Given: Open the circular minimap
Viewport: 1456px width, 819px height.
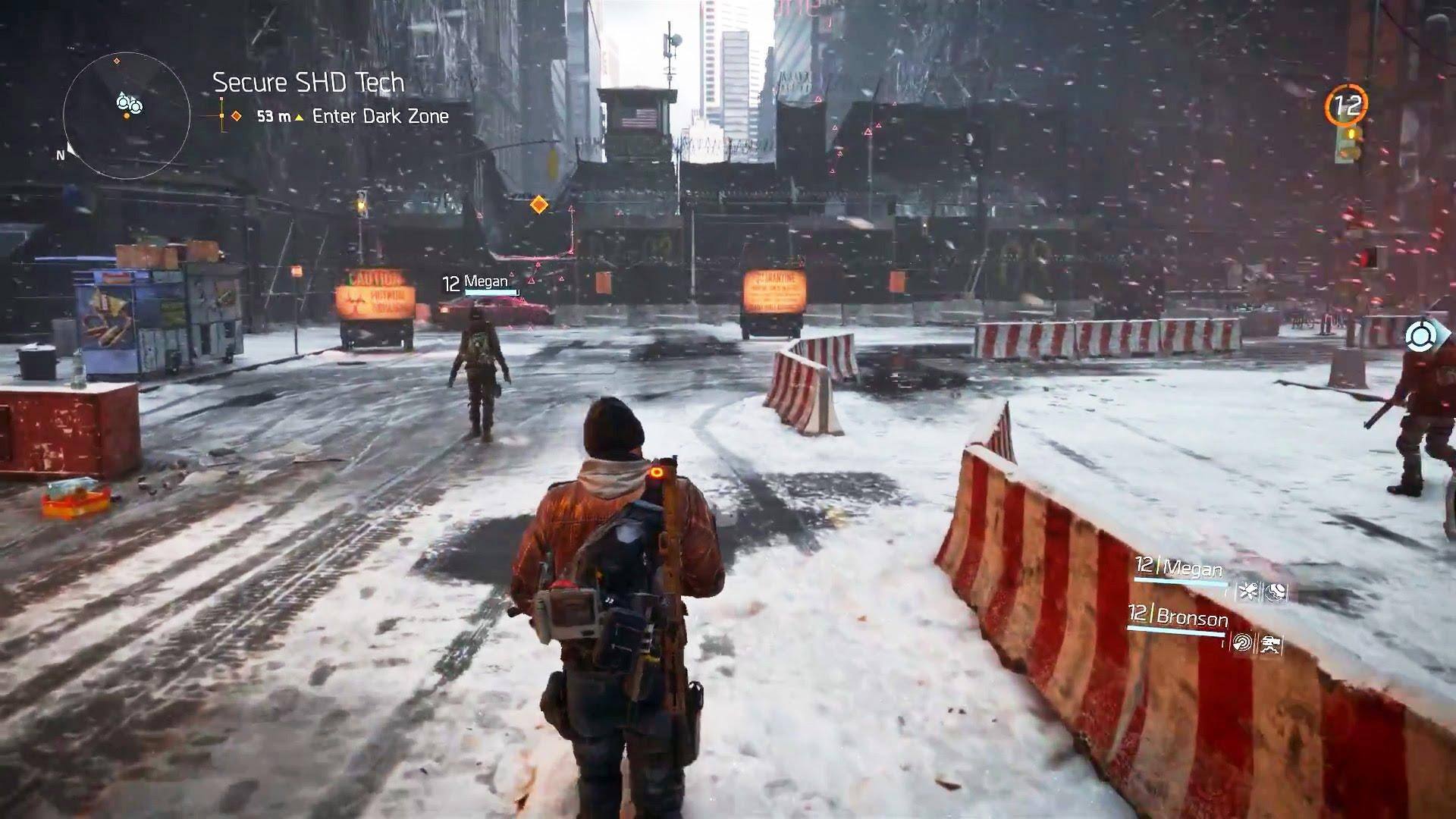Looking at the screenshot, I should (x=127, y=116).
